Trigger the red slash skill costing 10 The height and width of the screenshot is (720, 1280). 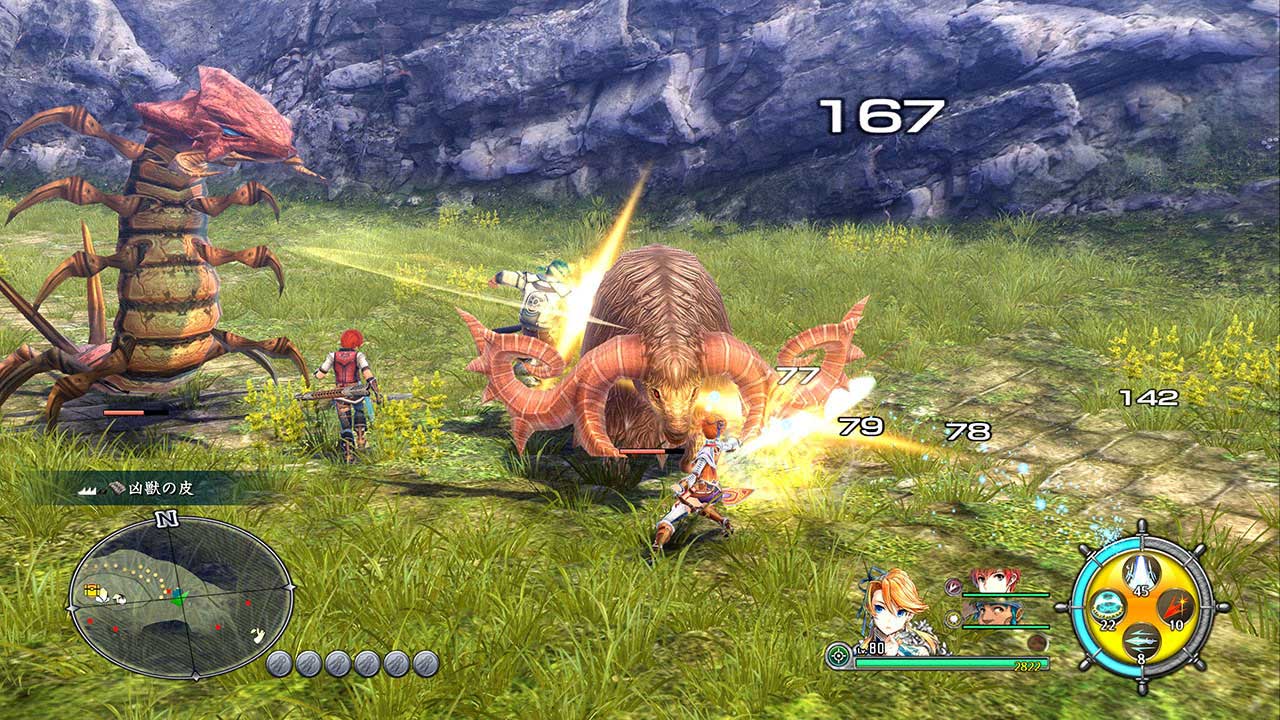[x=1174, y=606]
